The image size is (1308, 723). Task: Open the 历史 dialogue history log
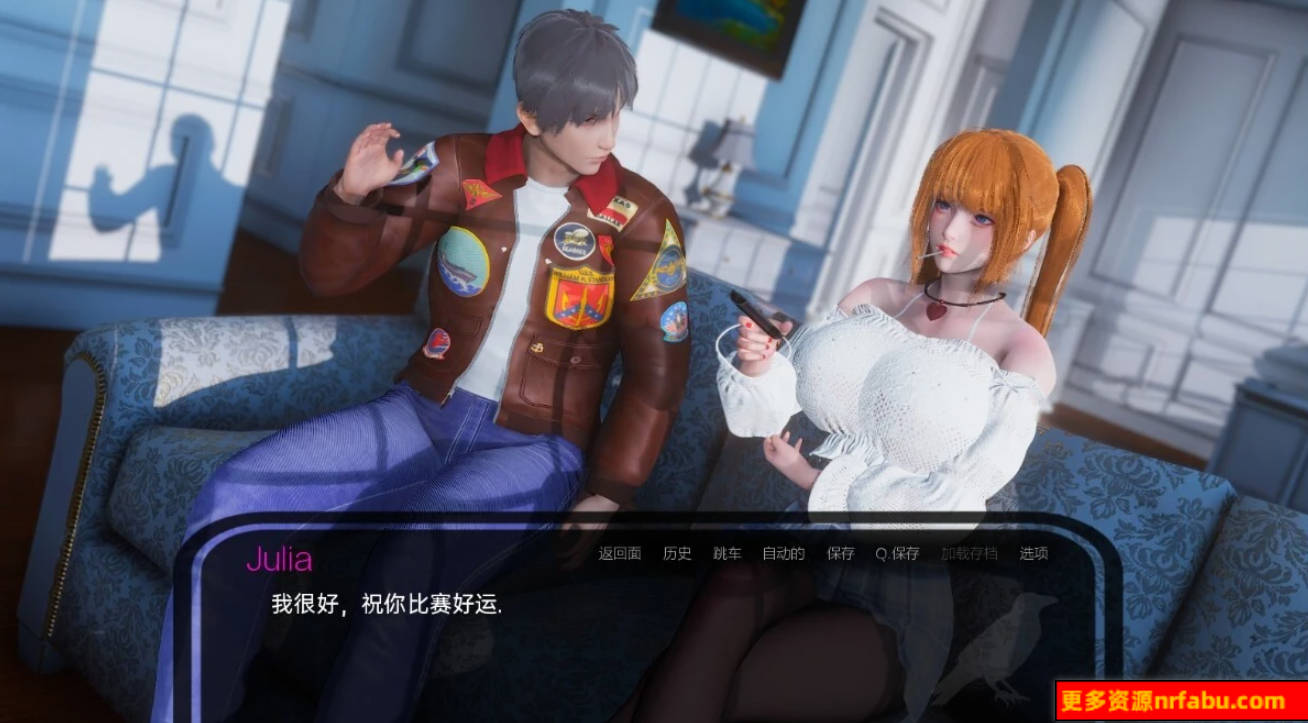pos(677,552)
